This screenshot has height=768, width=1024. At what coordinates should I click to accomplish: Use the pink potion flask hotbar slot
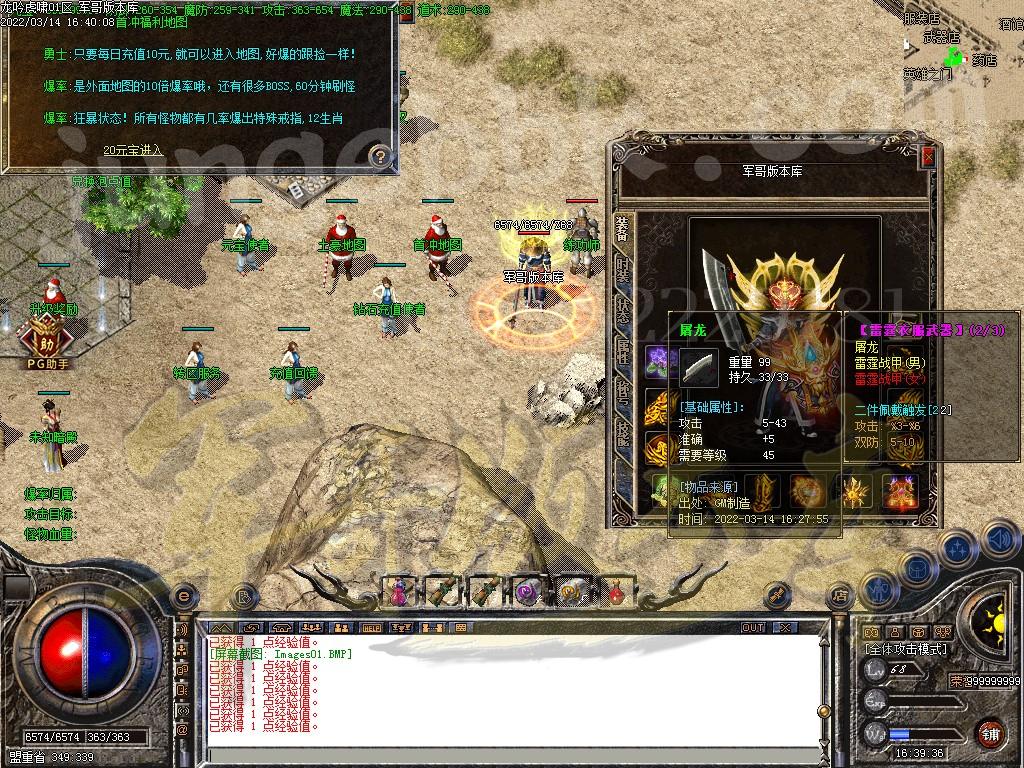(x=398, y=592)
